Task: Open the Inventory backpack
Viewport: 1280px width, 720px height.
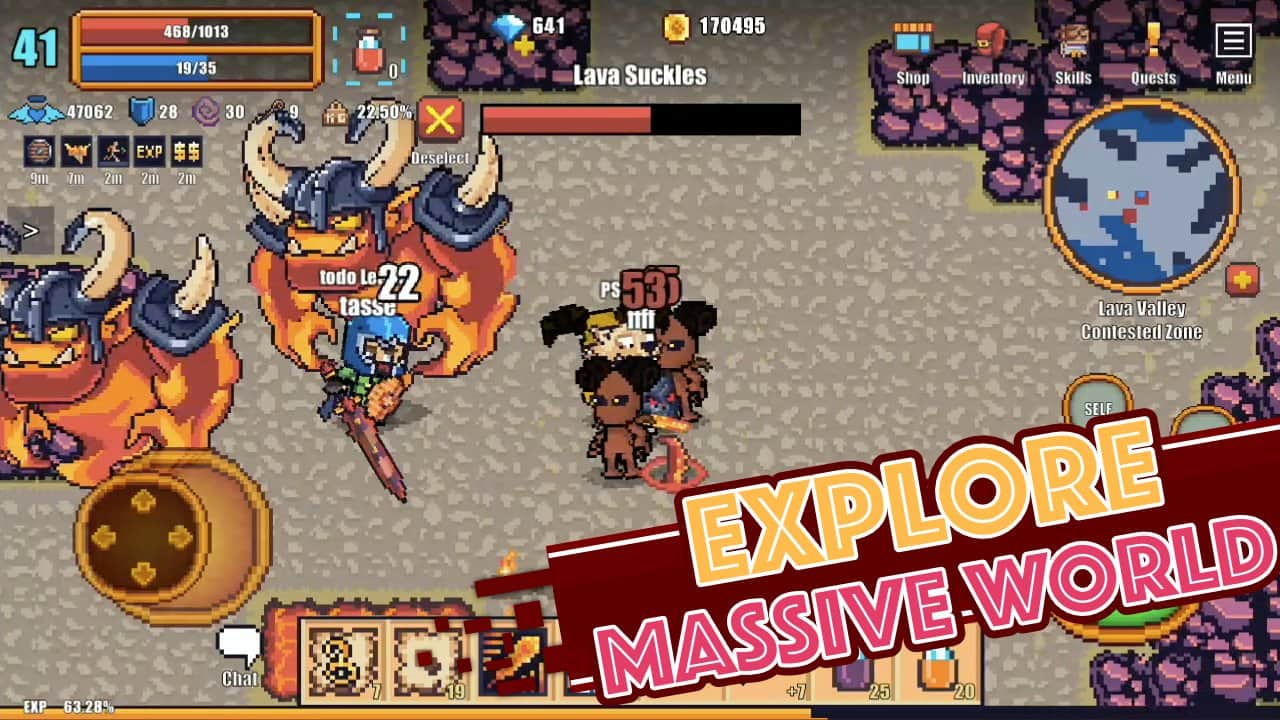Action: coord(993,40)
